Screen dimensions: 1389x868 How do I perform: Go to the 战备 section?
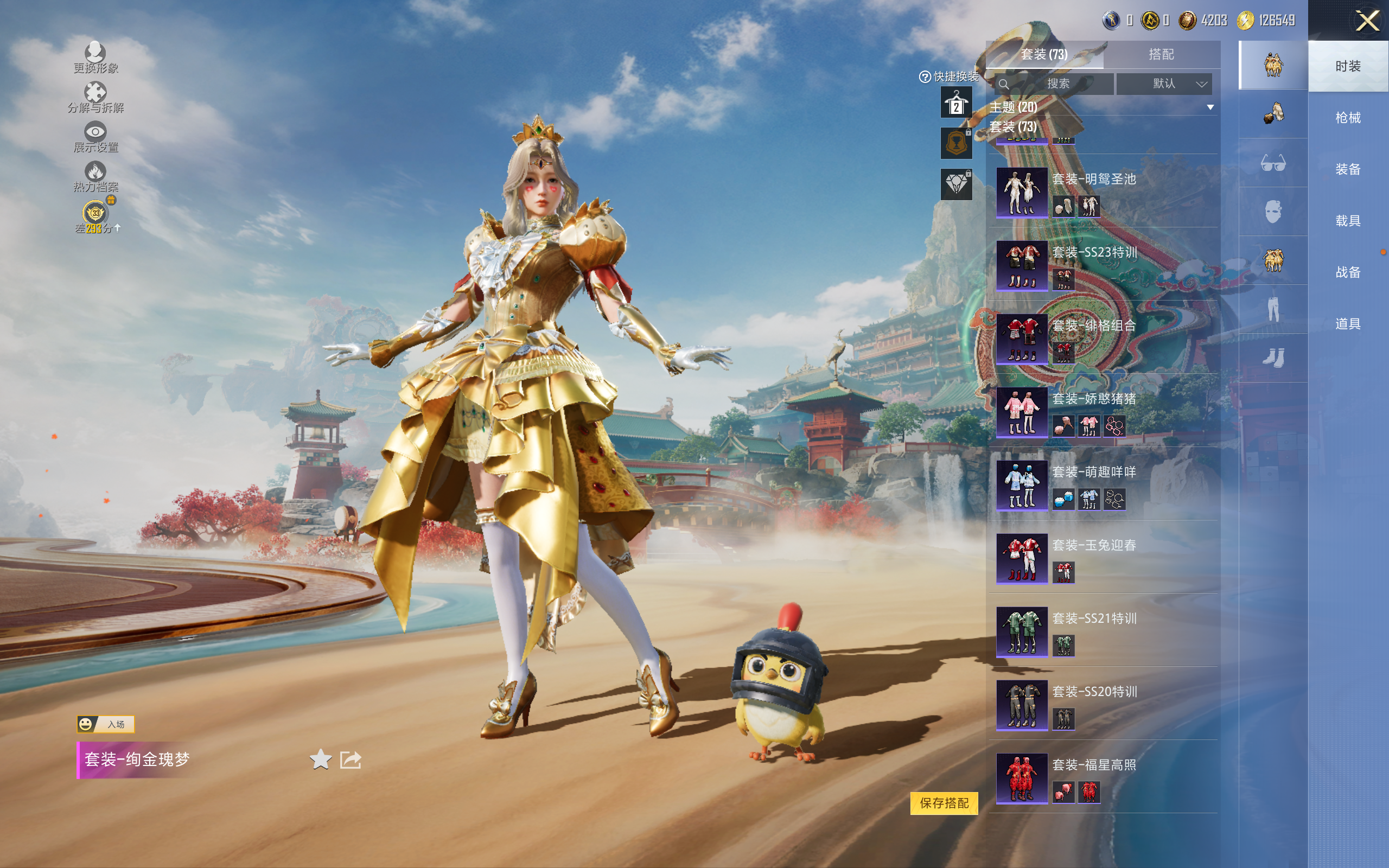[x=1347, y=272]
